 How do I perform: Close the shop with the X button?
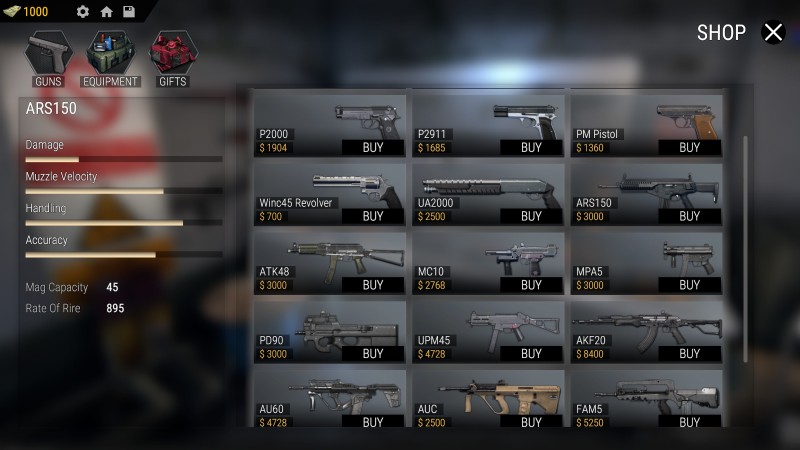(774, 33)
